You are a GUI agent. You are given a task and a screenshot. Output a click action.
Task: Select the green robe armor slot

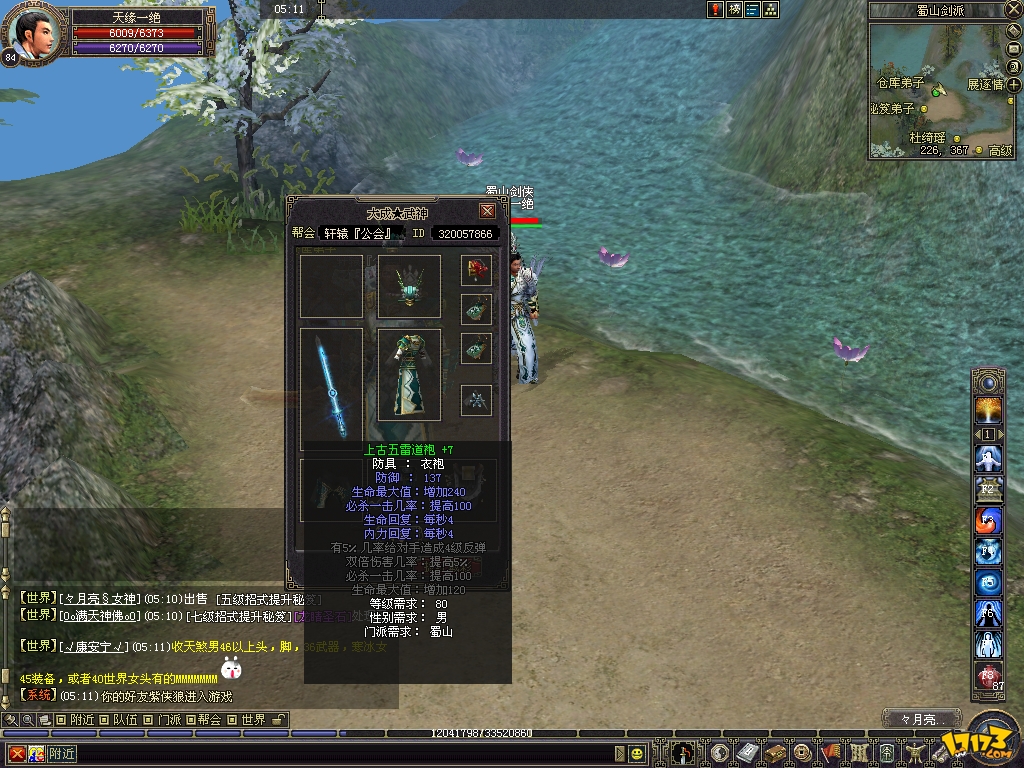tap(409, 374)
